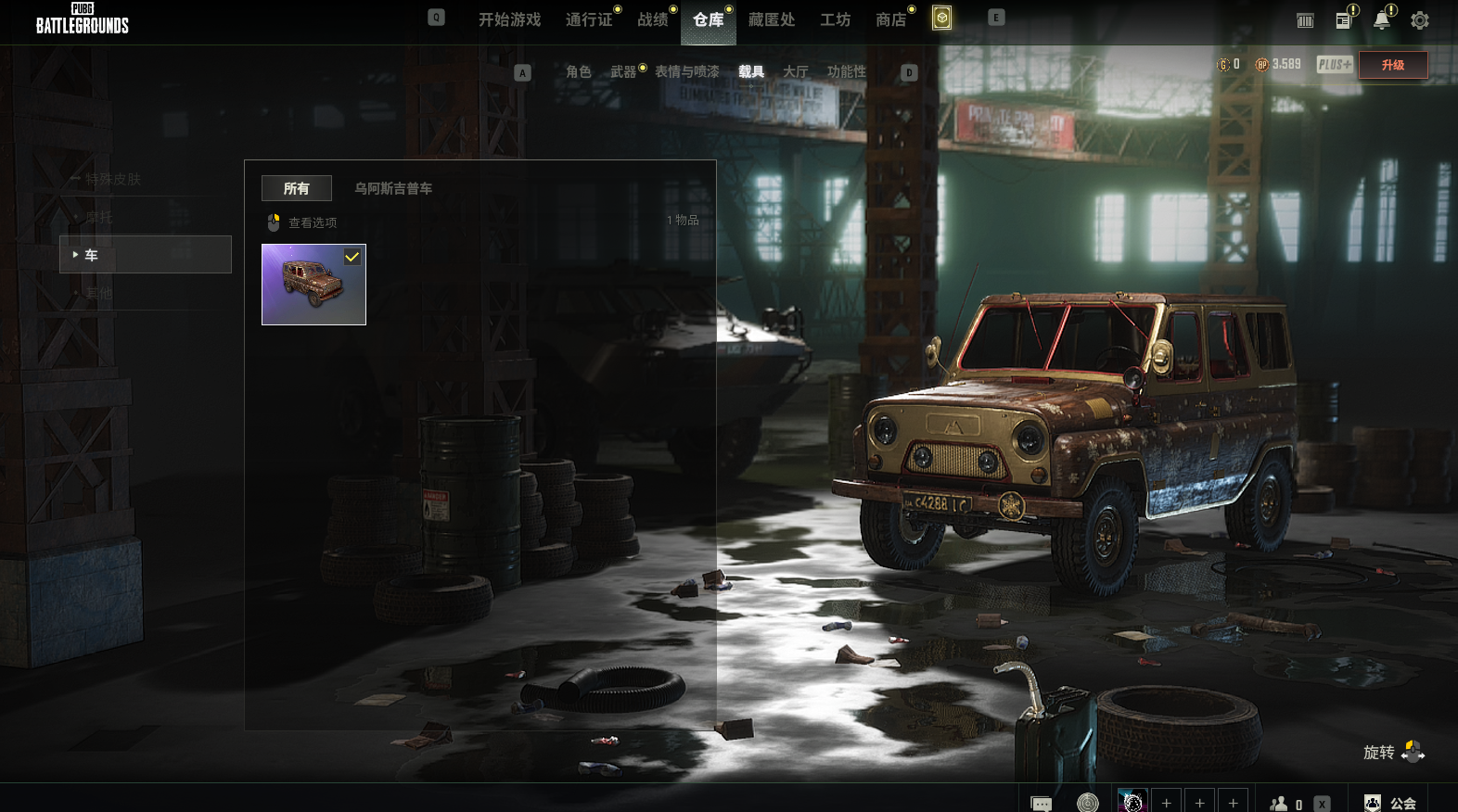
Task: Switch to the 通行证 (Pass) tab
Action: tap(589, 19)
